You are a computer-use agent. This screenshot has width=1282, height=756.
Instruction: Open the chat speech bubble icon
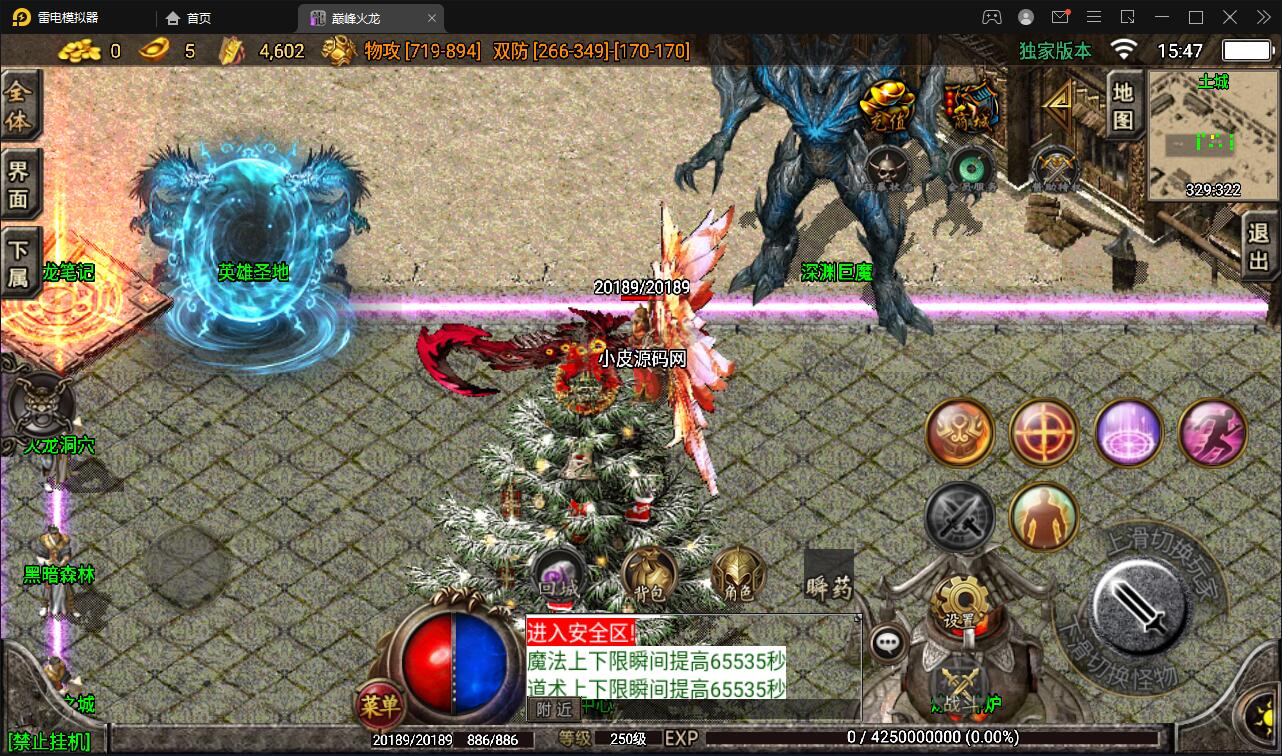coord(888,644)
